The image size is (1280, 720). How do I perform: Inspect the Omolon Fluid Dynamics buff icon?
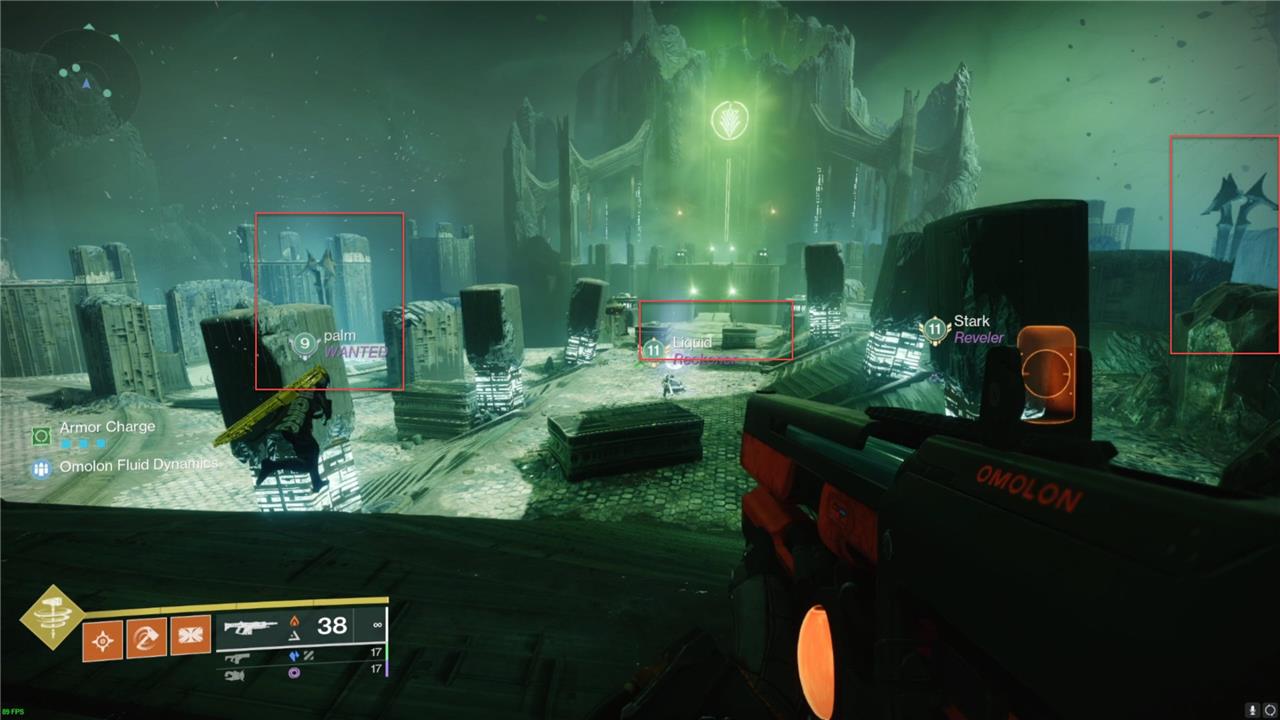point(41,468)
